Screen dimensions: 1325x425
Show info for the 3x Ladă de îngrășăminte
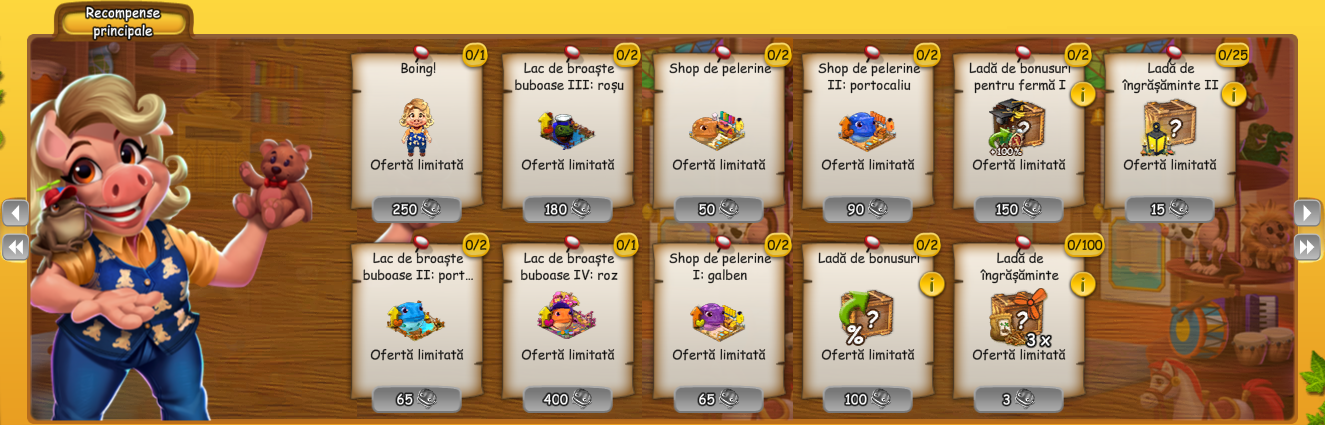tap(1082, 284)
